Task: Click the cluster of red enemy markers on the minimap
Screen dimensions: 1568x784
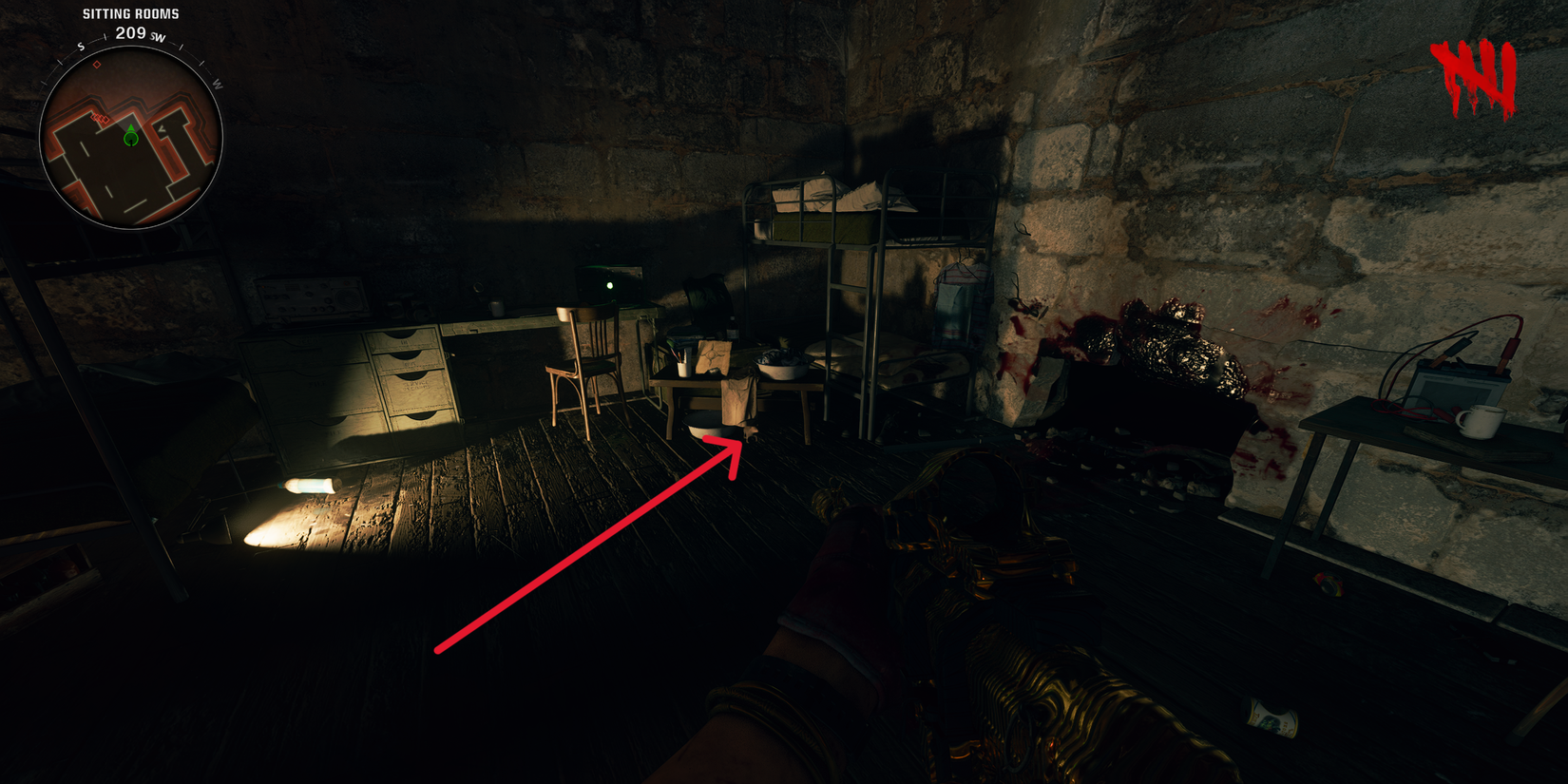Action: coord(99,118)
